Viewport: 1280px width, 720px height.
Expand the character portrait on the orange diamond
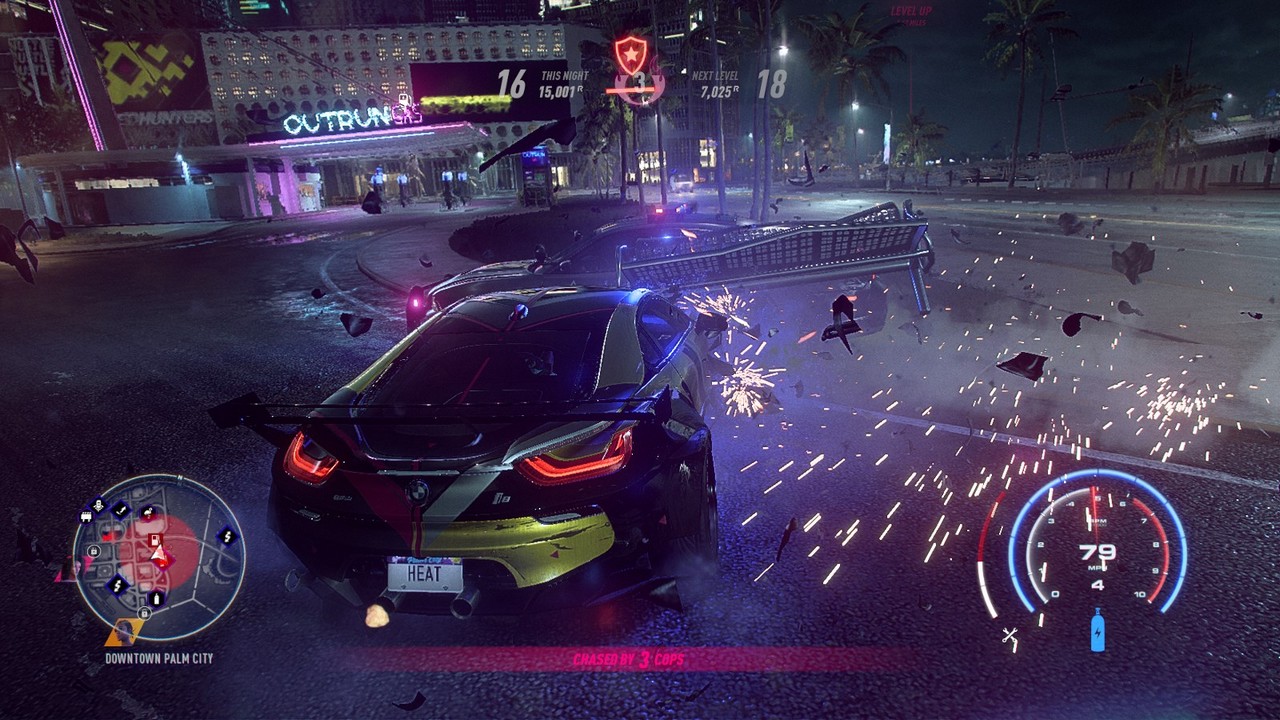(123, 633)
